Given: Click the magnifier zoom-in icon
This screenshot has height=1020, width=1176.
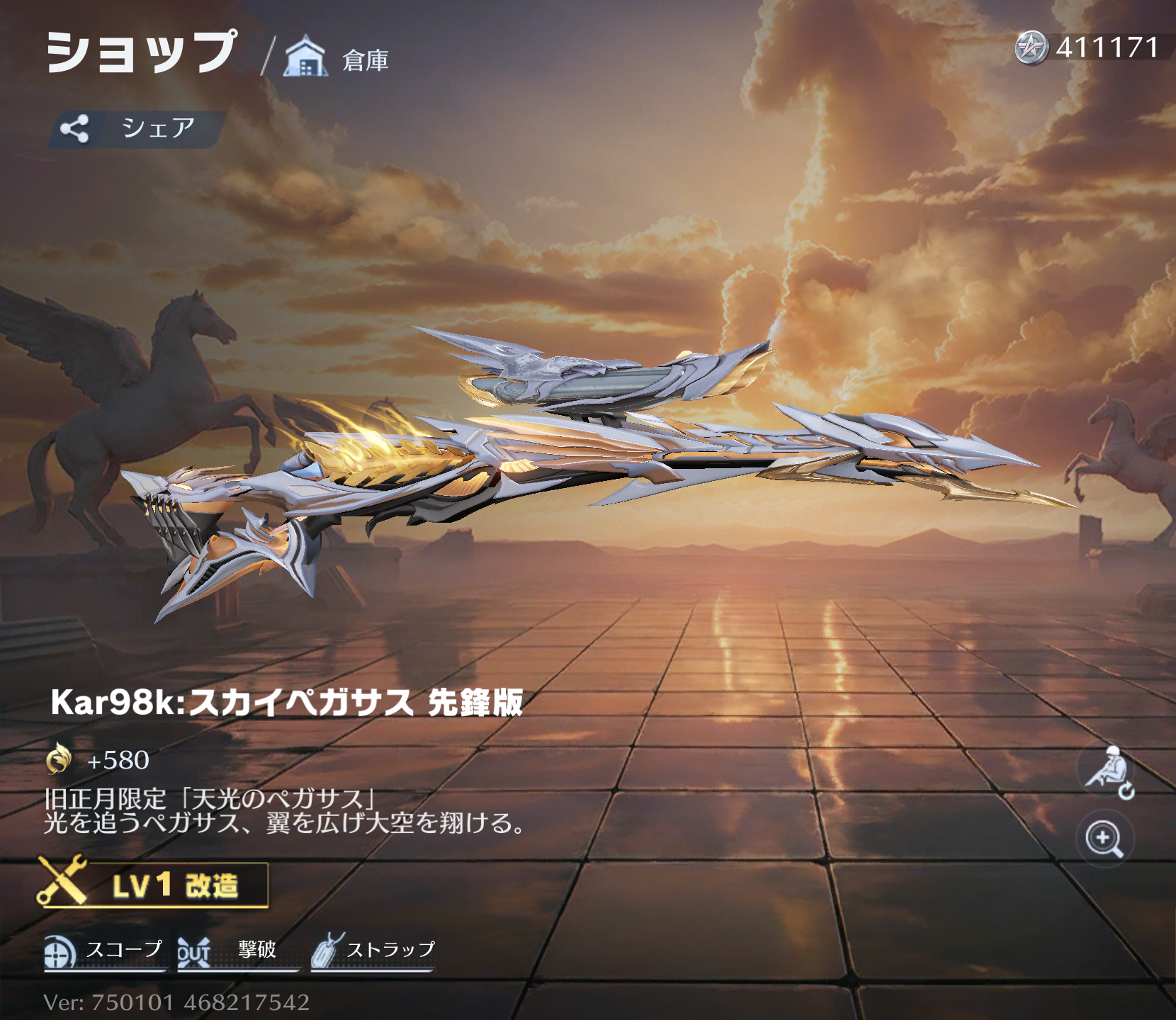Looking at the screenshot, I should [x=1104, y=839].
